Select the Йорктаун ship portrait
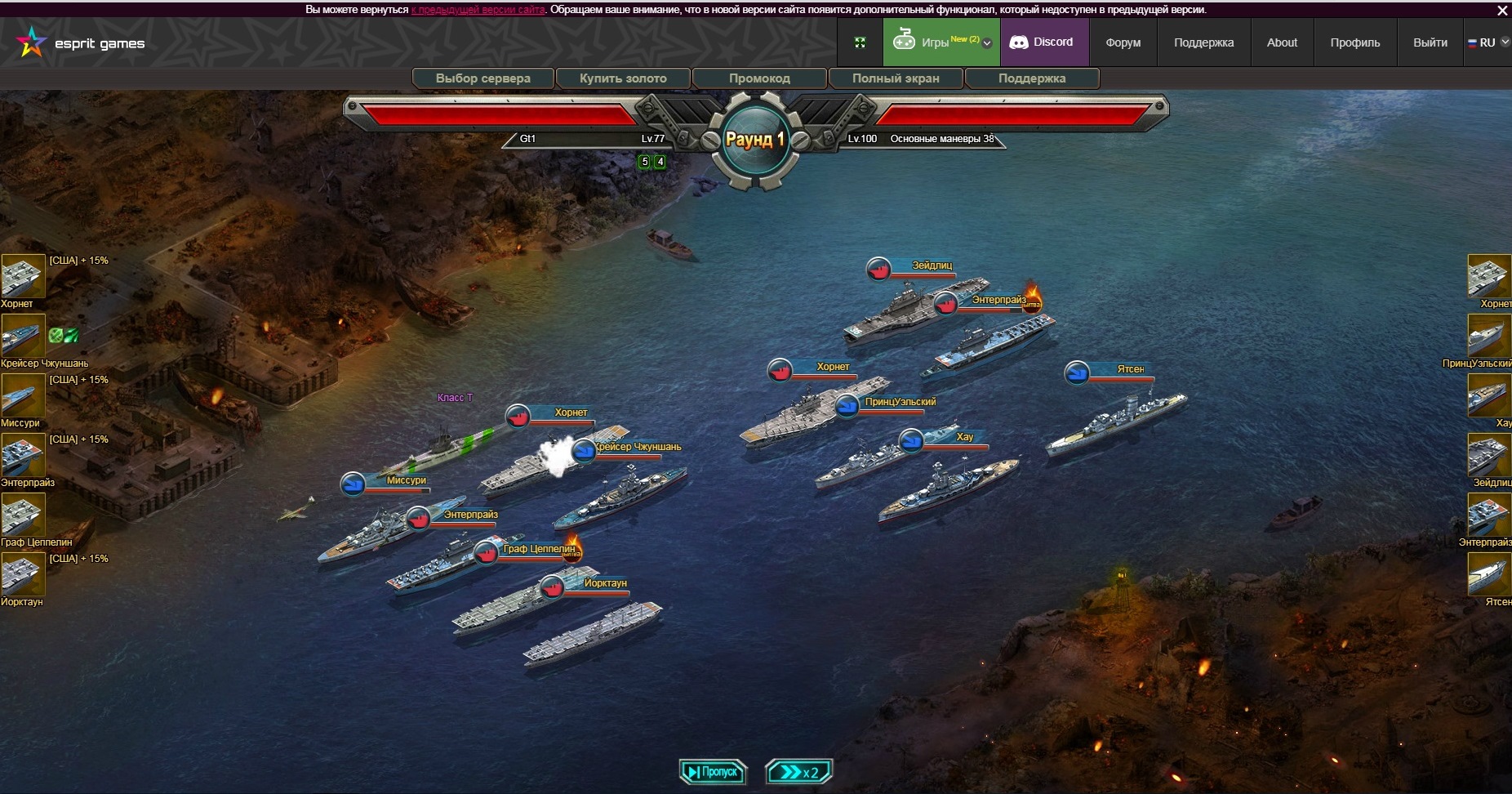The width and height of the screenshot is (1512, 794). [22, 575]
